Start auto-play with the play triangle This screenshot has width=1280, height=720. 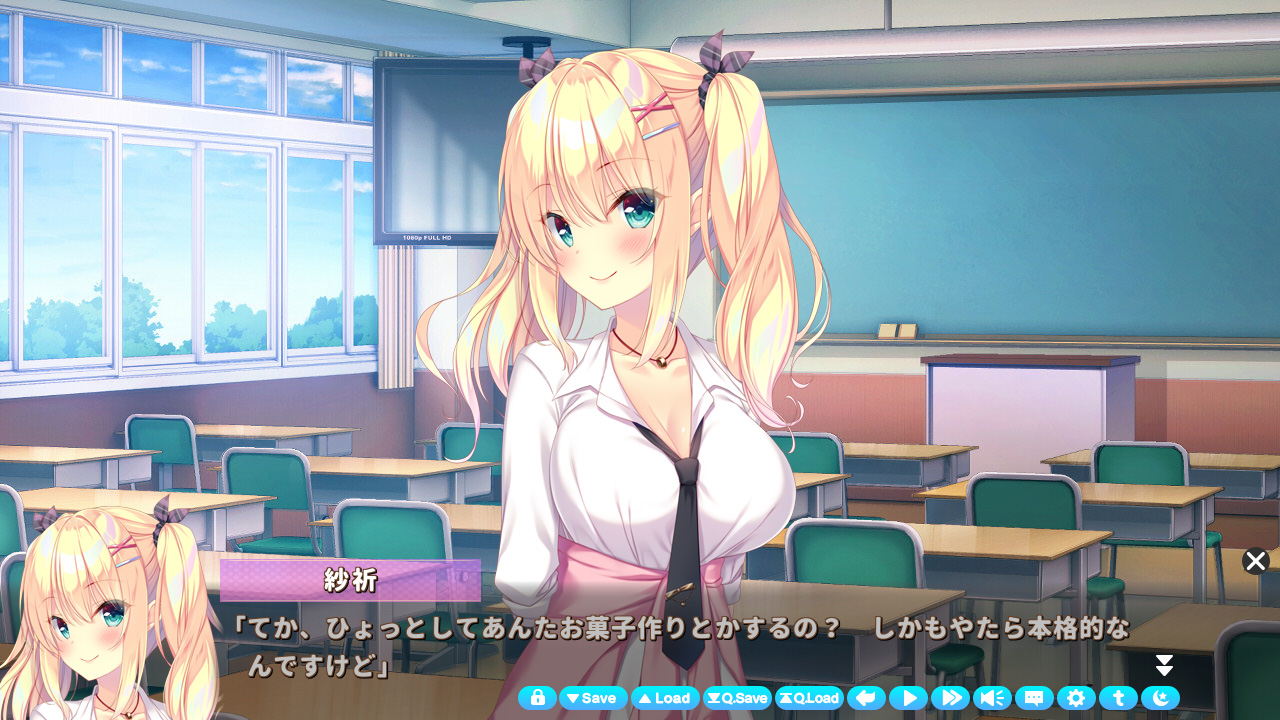908,698
